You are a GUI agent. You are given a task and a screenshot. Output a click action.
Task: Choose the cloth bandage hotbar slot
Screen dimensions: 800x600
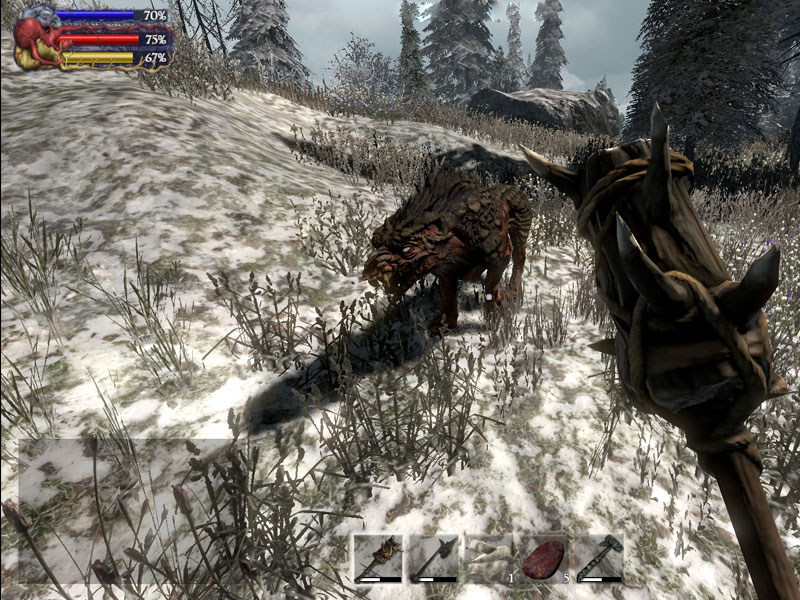click(489, 558)
